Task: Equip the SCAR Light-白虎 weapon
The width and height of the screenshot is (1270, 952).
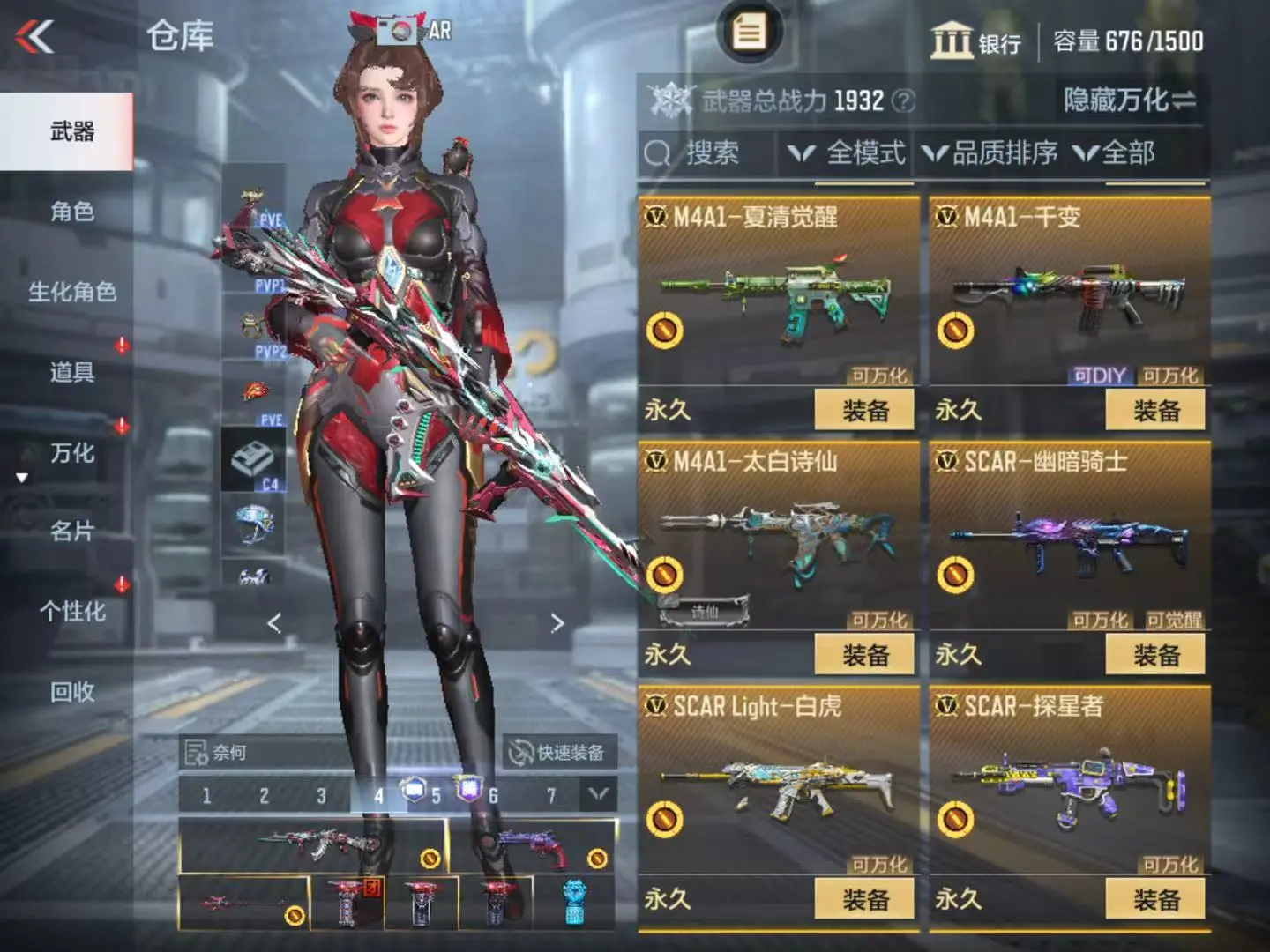Action: pyautogui.click(x=864, y=900)
